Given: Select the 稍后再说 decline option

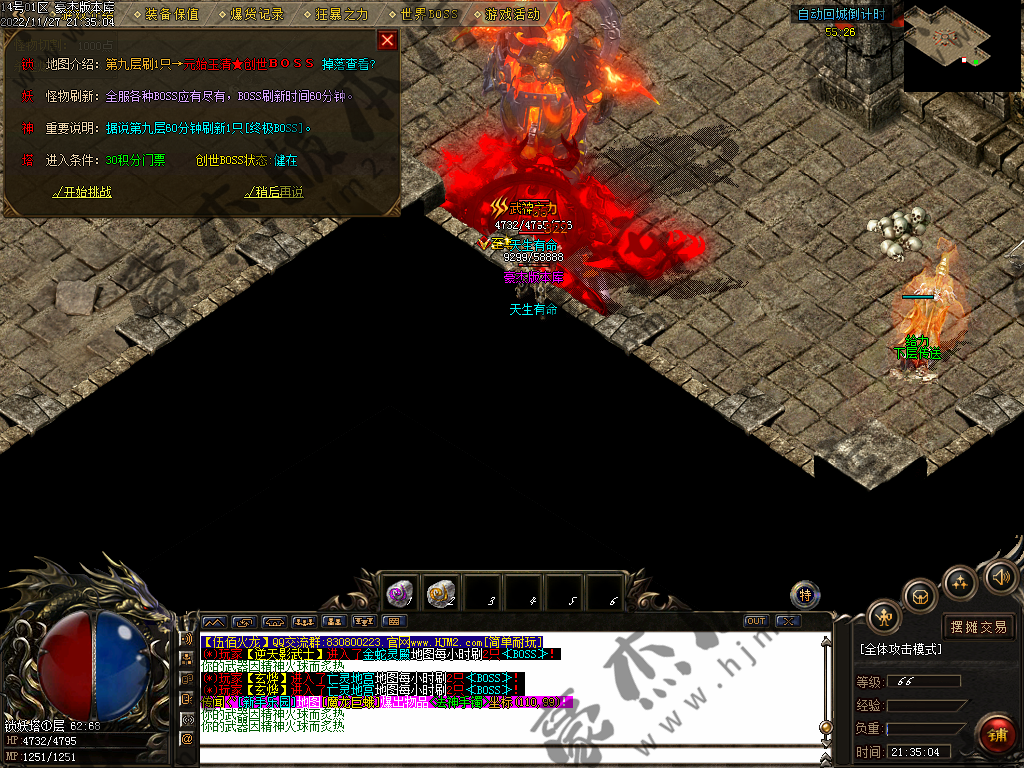Looking at the screenshot, I should tap(274, 192).
